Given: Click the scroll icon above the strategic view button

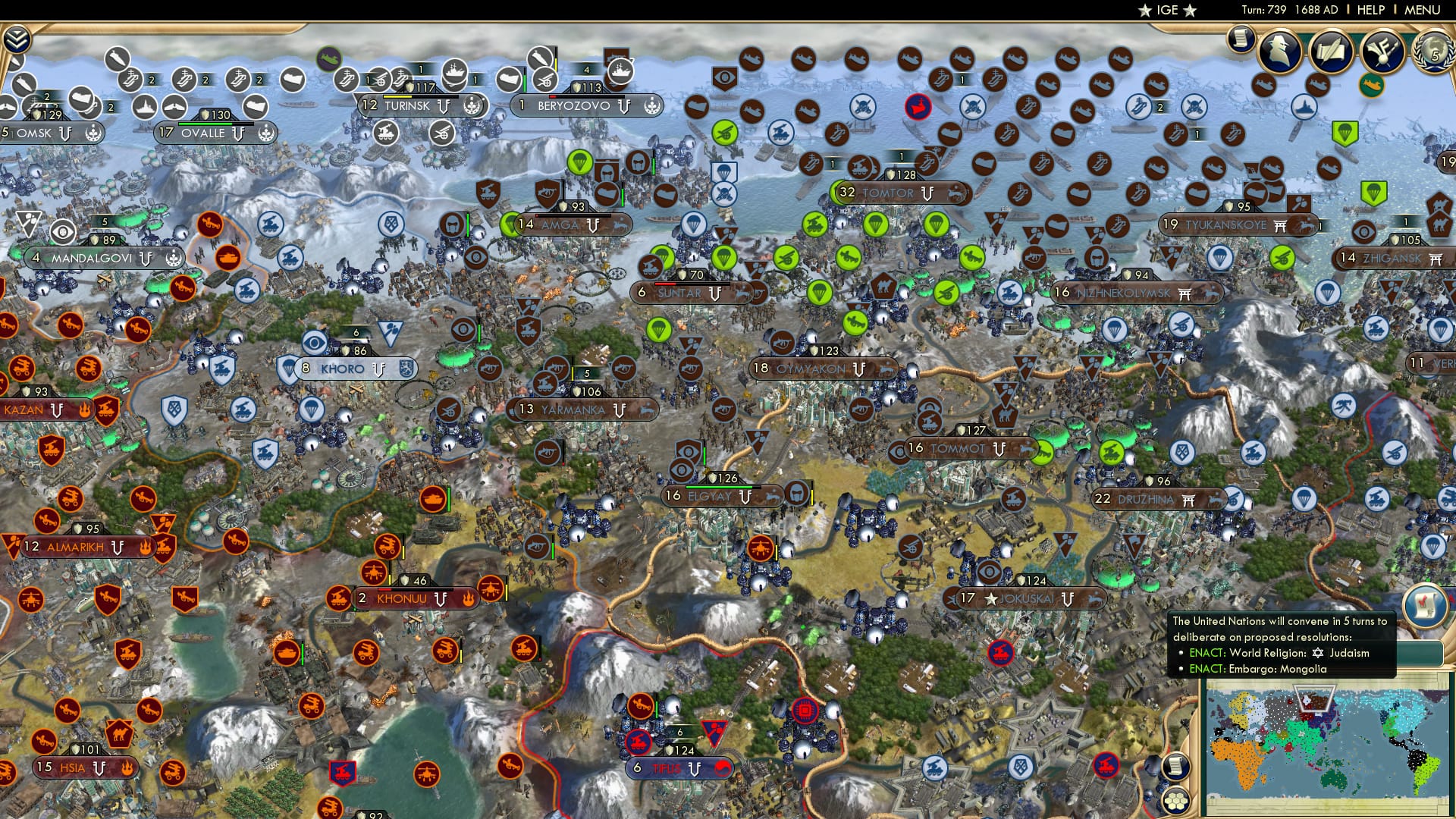Looking at the screenshot, I should click(x=1176, y=766).
